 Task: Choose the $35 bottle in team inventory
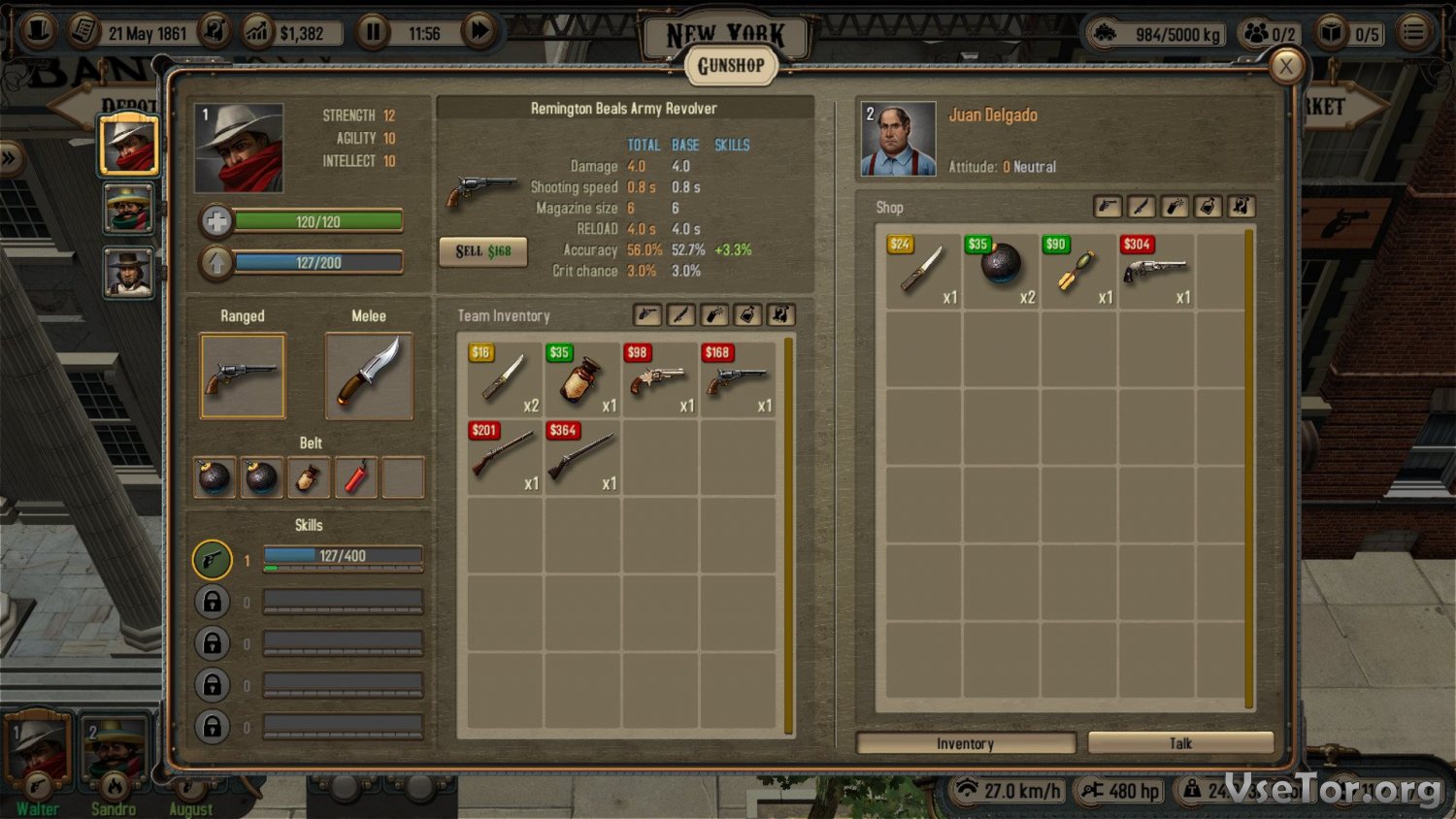tap(581, 378)
